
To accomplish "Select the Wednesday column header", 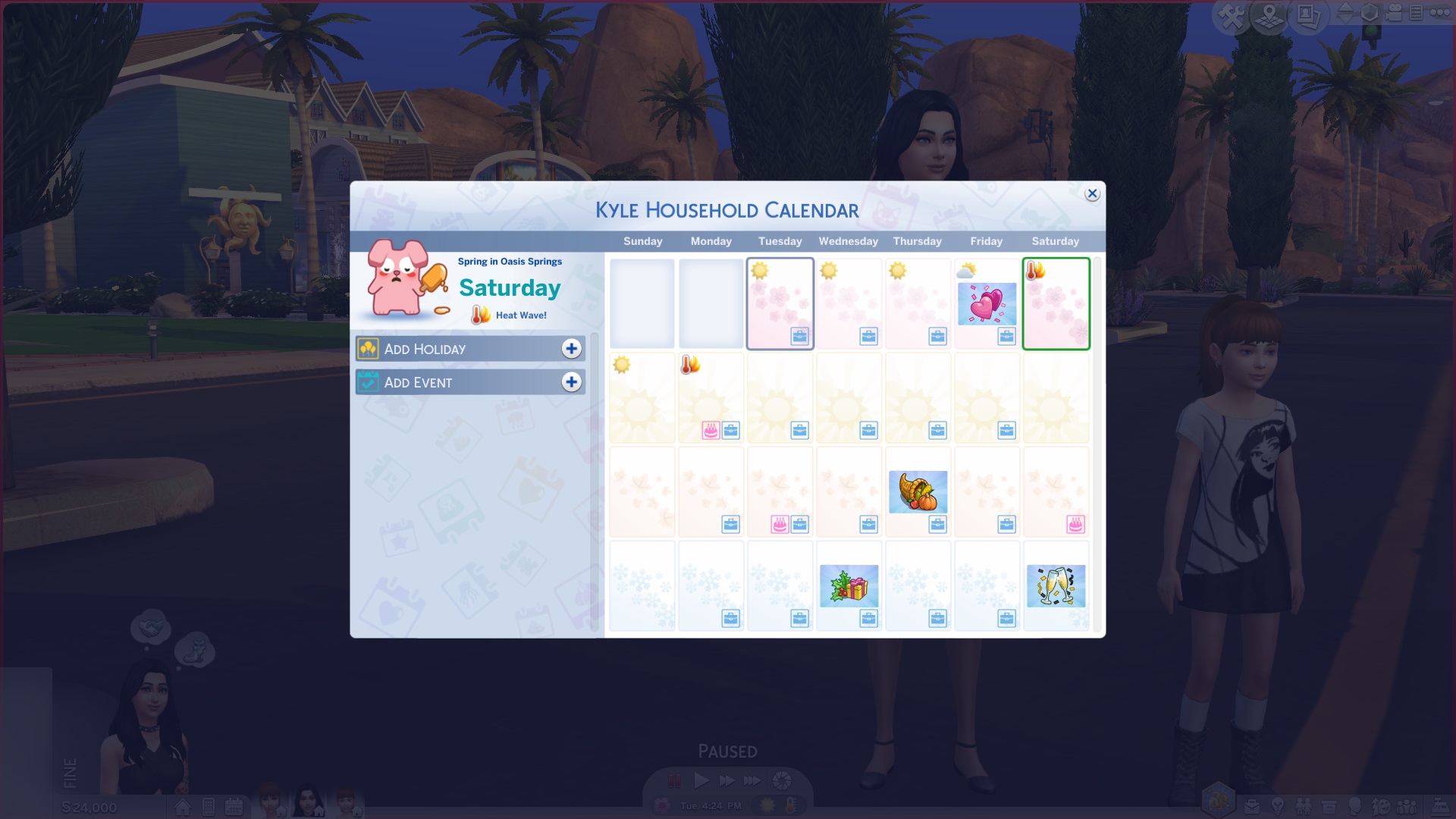I will [848, 241].
